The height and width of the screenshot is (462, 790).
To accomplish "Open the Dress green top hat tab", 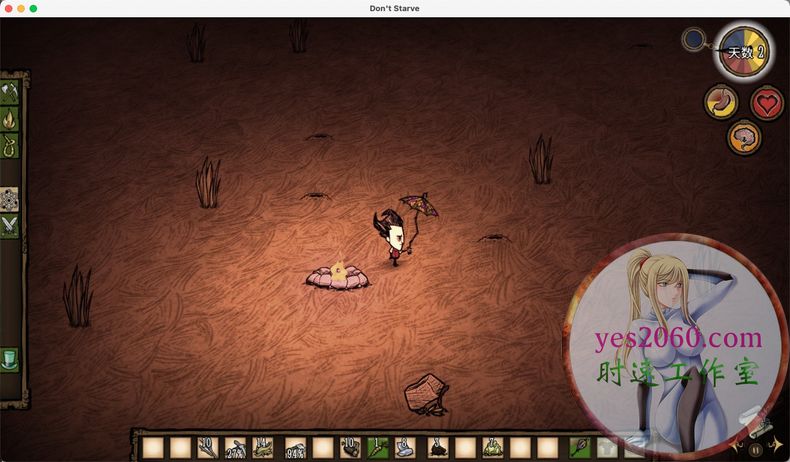I will point(10,358).
